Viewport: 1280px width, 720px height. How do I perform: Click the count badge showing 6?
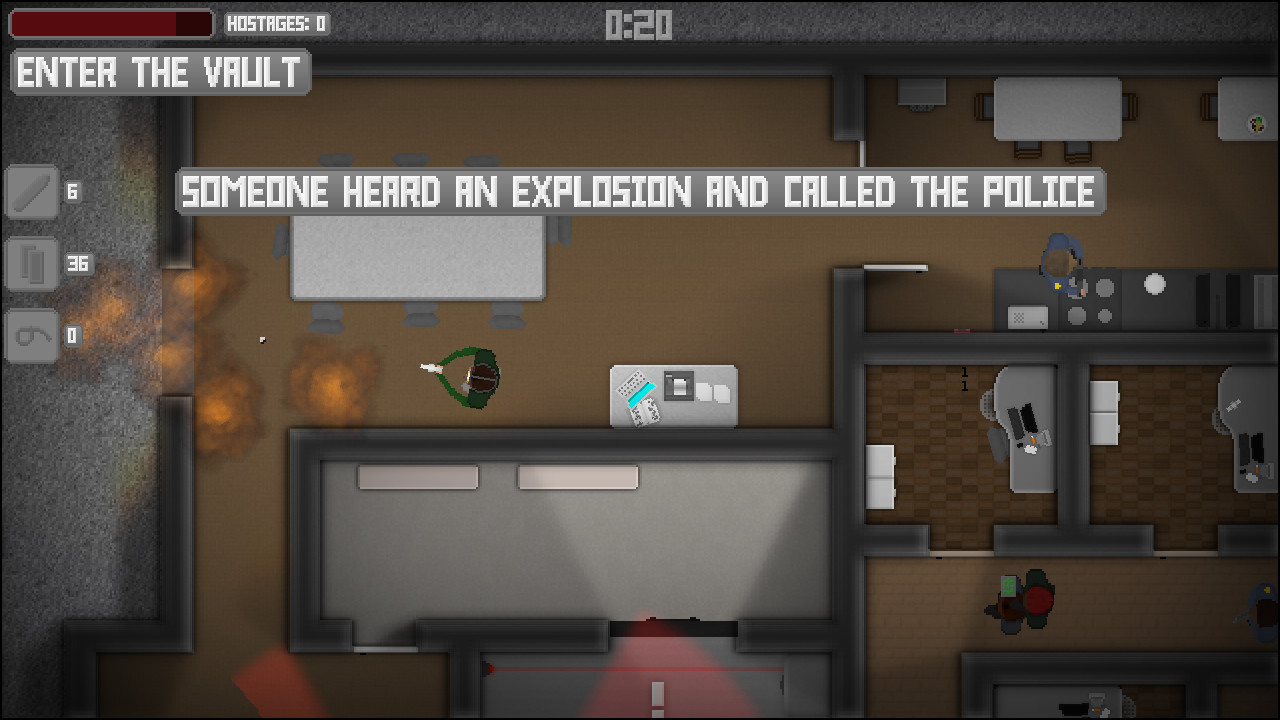point(70,192)
